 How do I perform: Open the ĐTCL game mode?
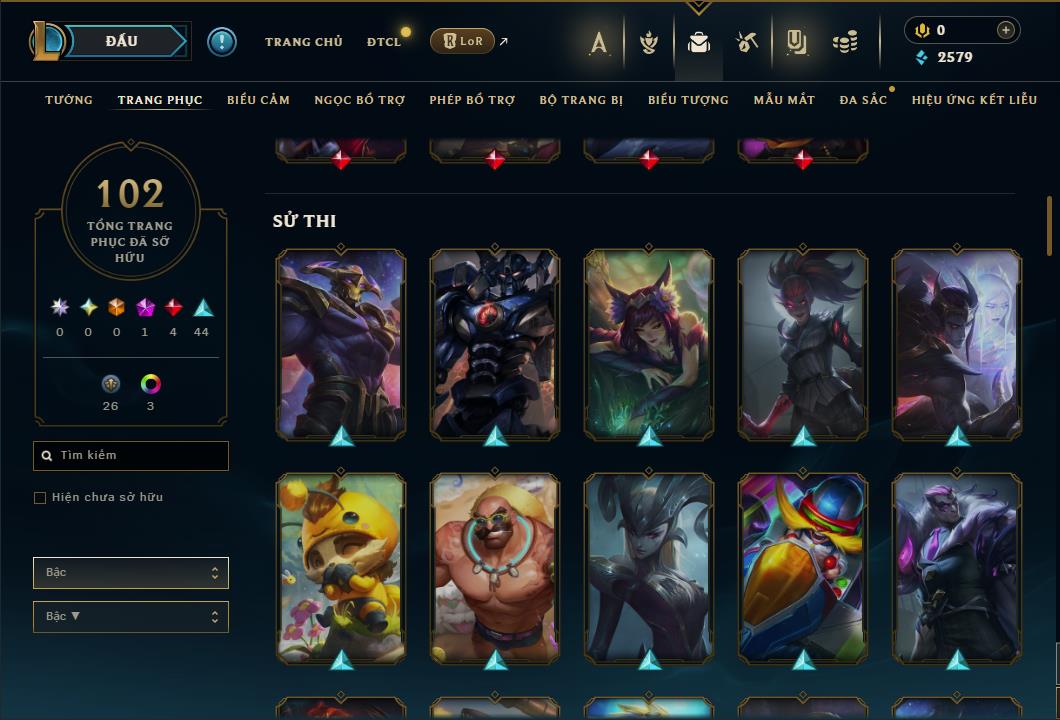pyautogui.click(x=383, y=42)
